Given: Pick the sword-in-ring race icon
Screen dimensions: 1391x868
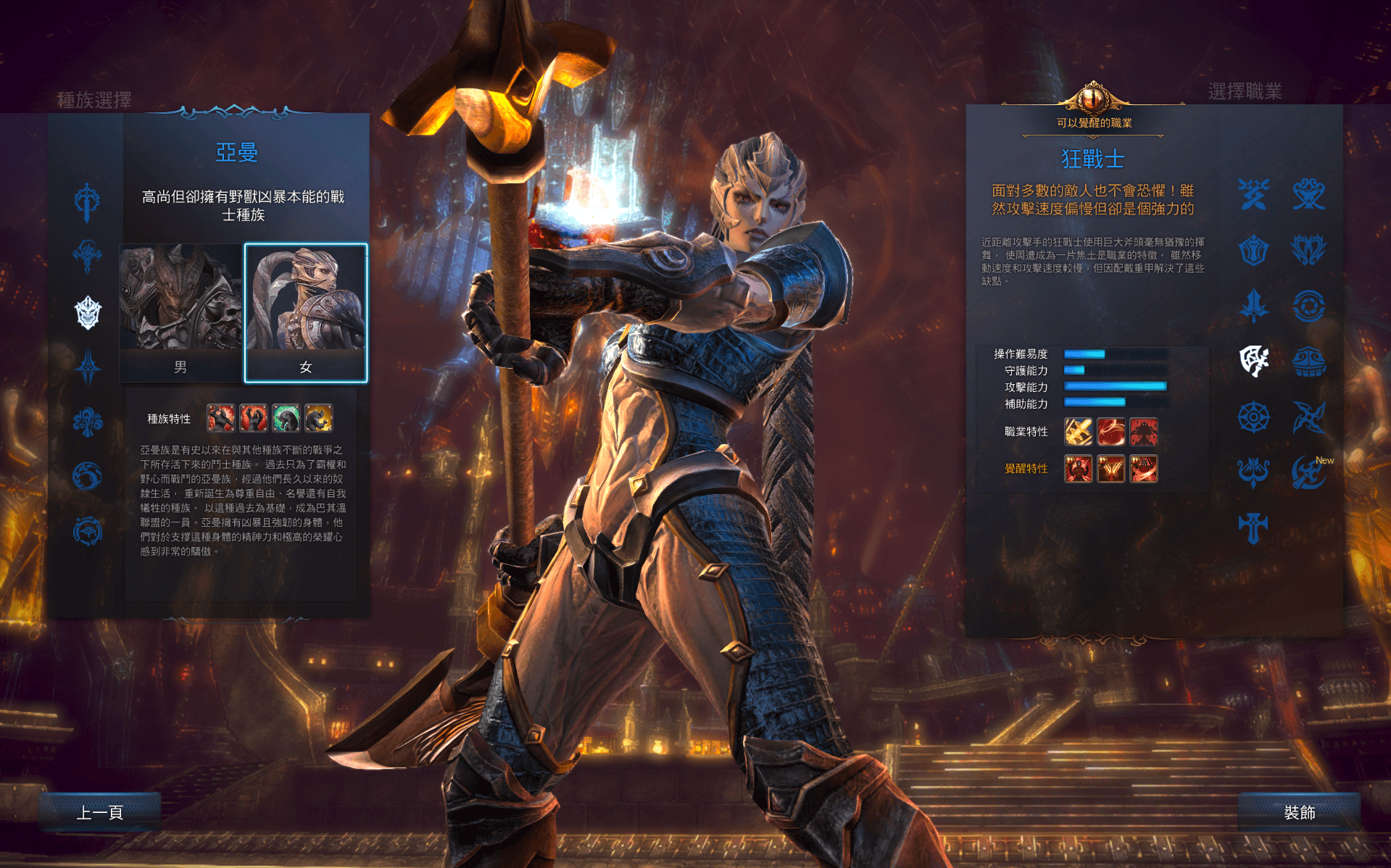Looking at the screenshot, I should point(88,201).
